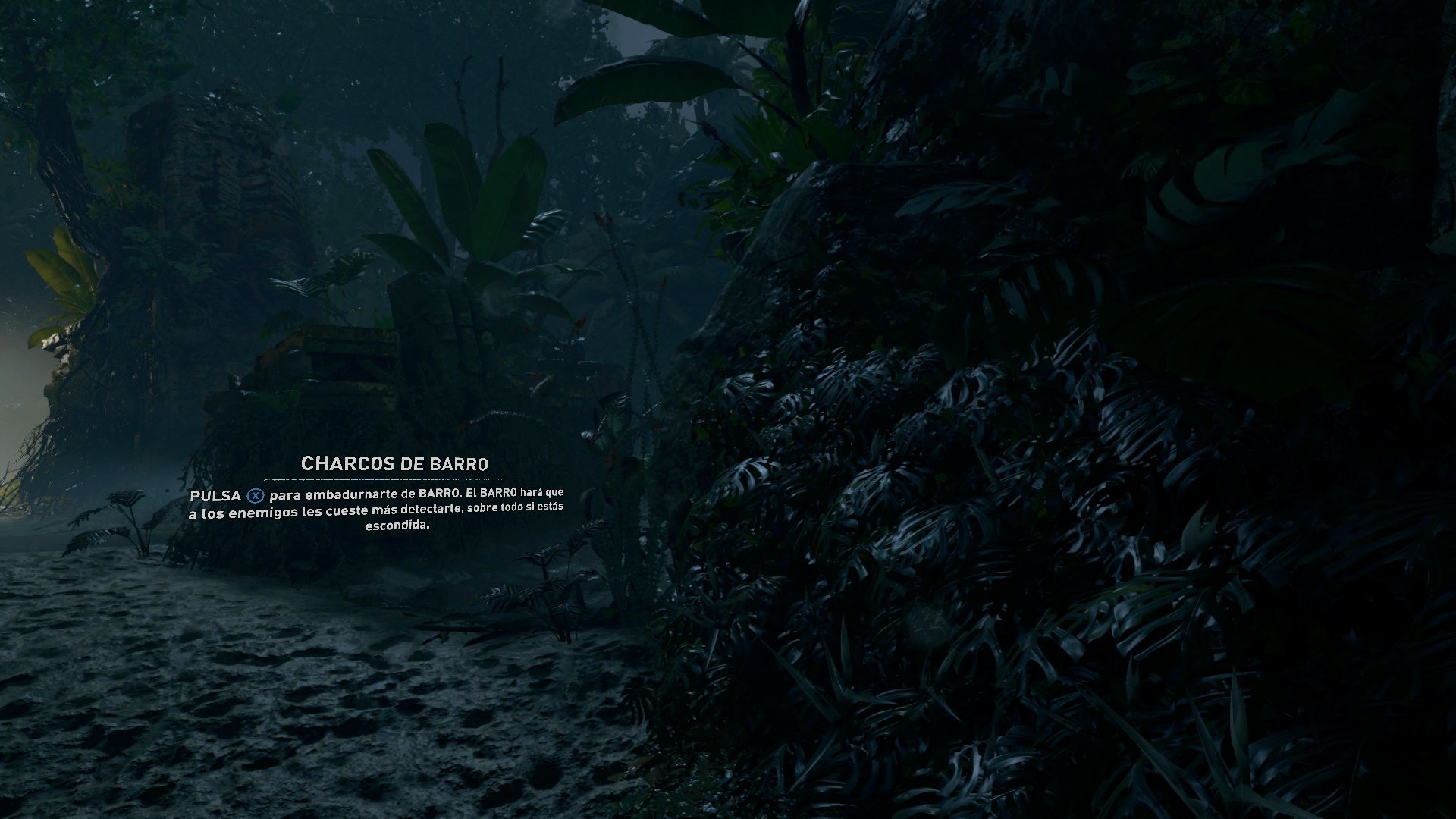
Task: Click the blue X button prompt icon
Action: tap(256, 494)
